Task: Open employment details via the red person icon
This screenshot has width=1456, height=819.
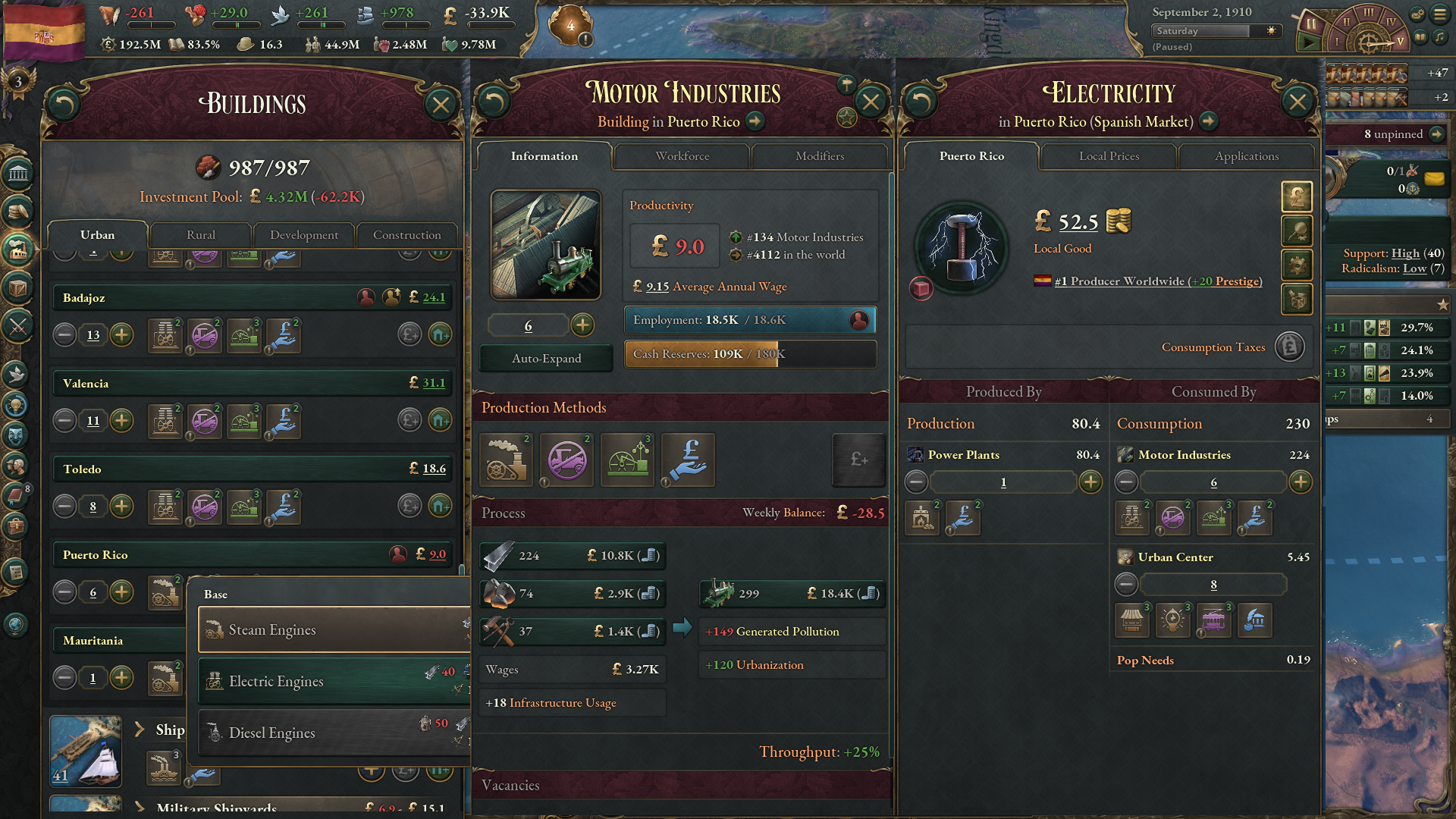Action: point(859,320)
